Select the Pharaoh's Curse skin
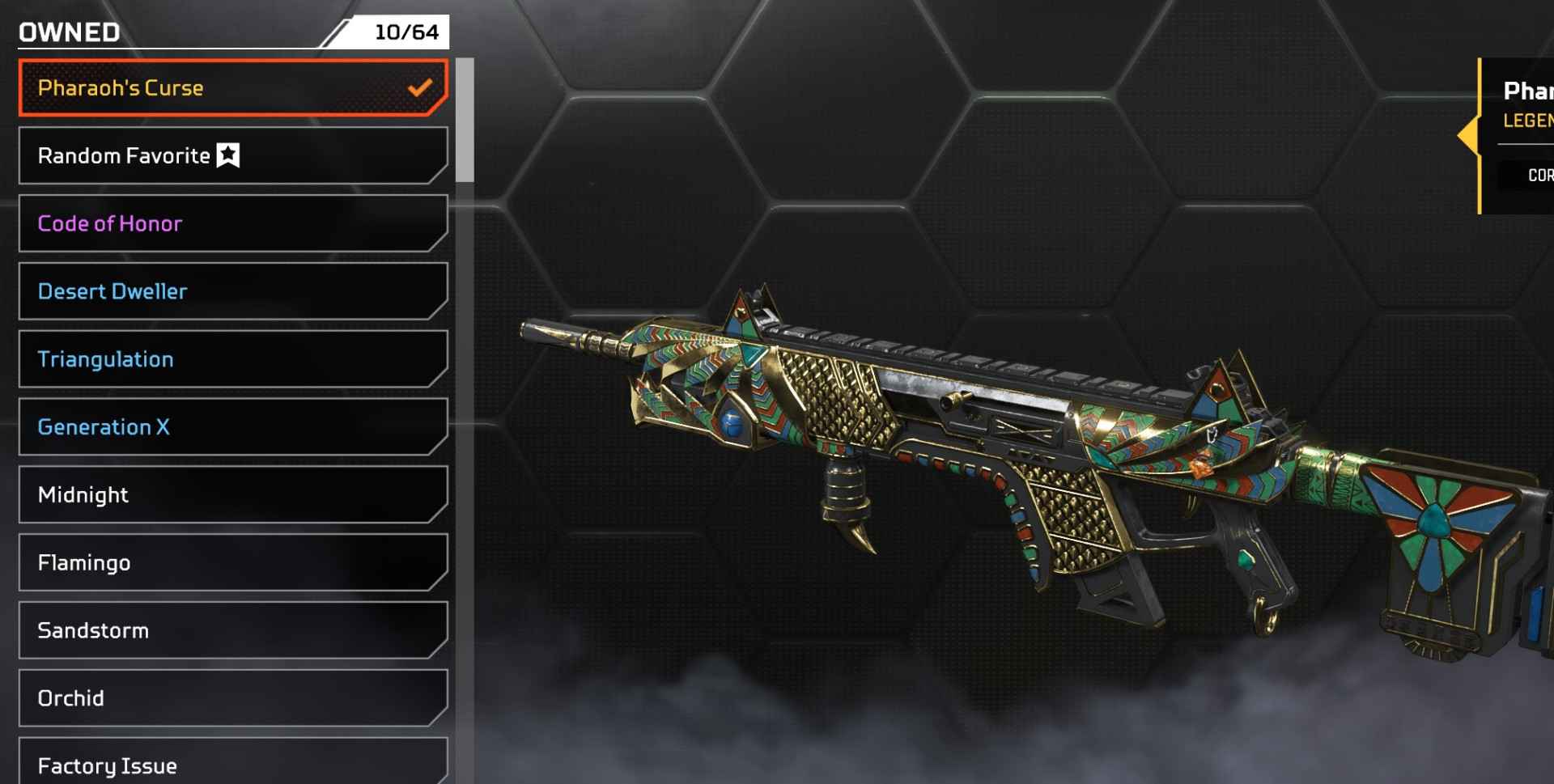 [x=202, y=87]
